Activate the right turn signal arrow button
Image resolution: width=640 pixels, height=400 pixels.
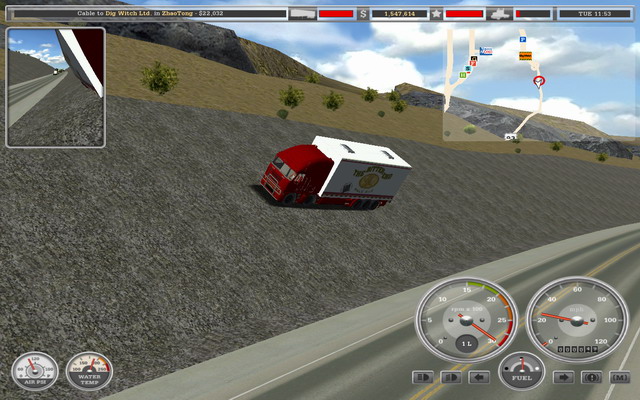pos(563,377)
